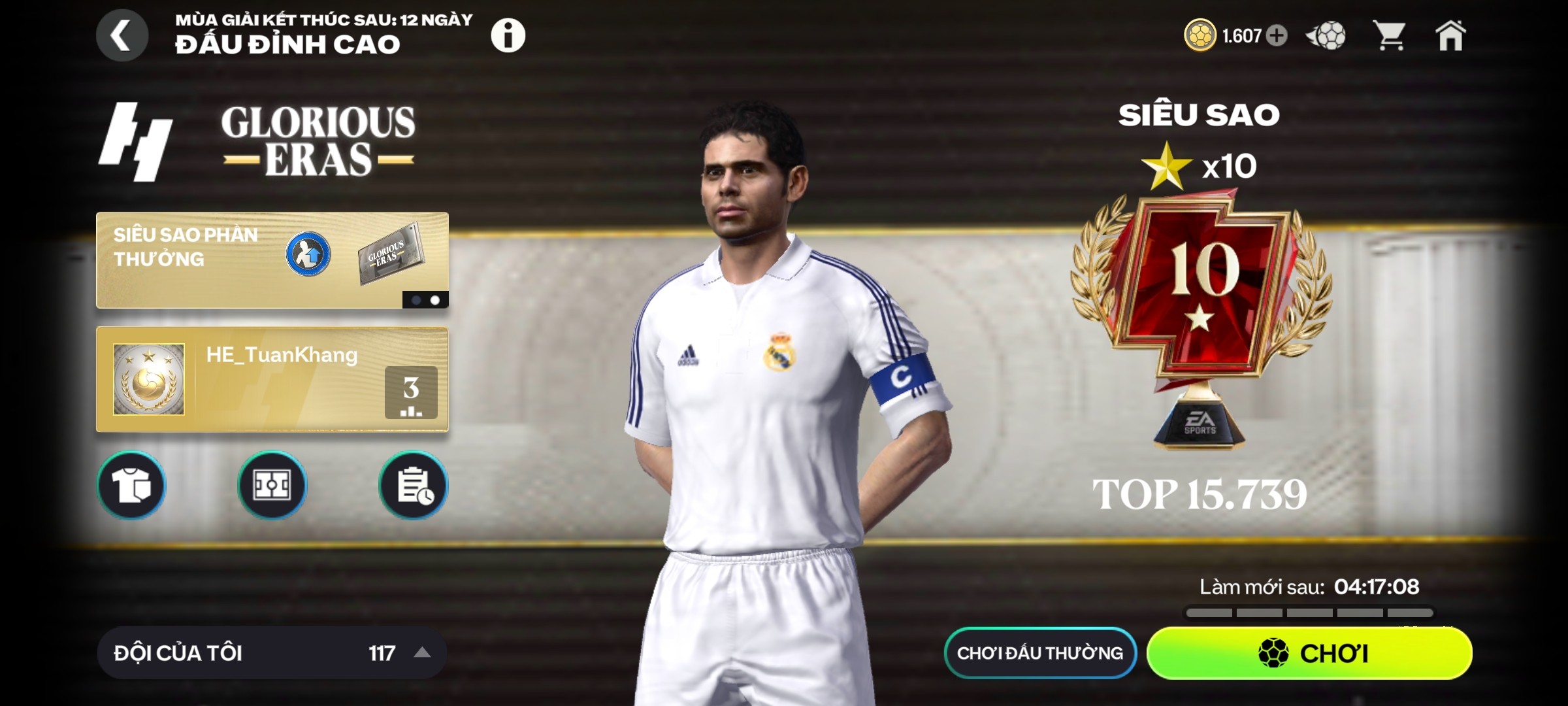Screen dimensions: 1568x706
Task: Start a match with the Chơi button
Action: click(x=1309, y=652)
